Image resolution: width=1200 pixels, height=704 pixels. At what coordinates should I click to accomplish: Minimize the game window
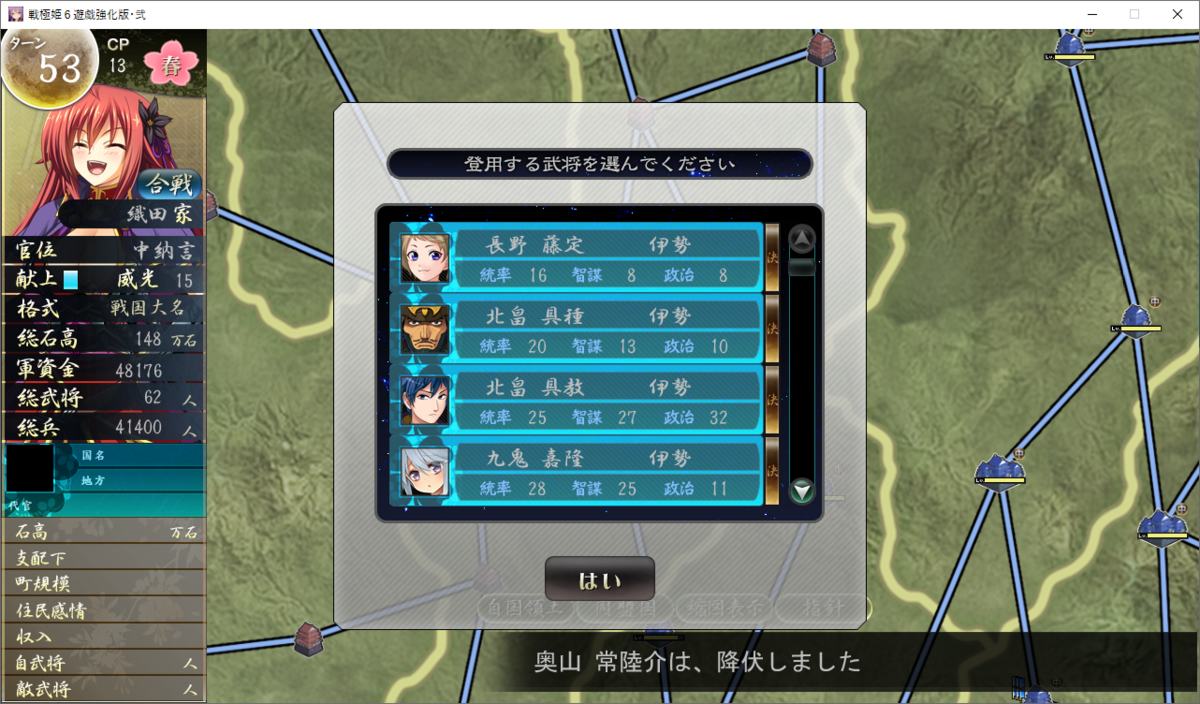[1089, 14]
